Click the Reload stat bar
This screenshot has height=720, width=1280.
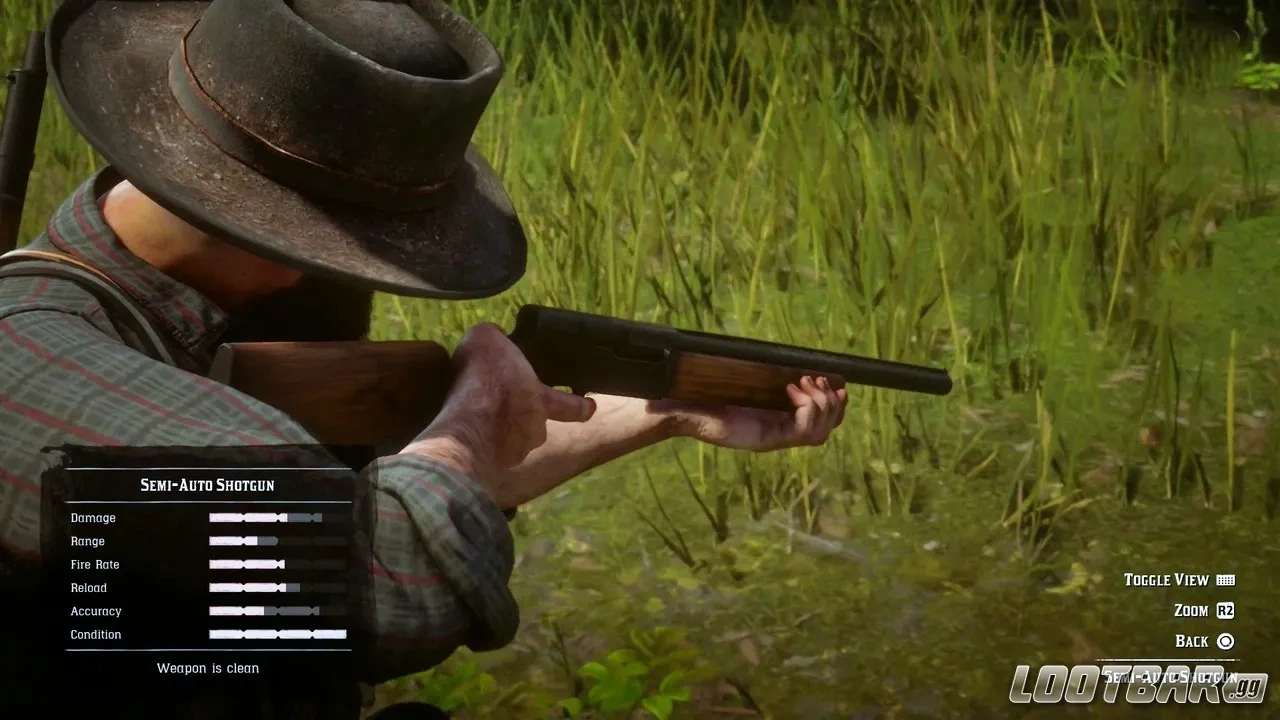pos(265,588)
